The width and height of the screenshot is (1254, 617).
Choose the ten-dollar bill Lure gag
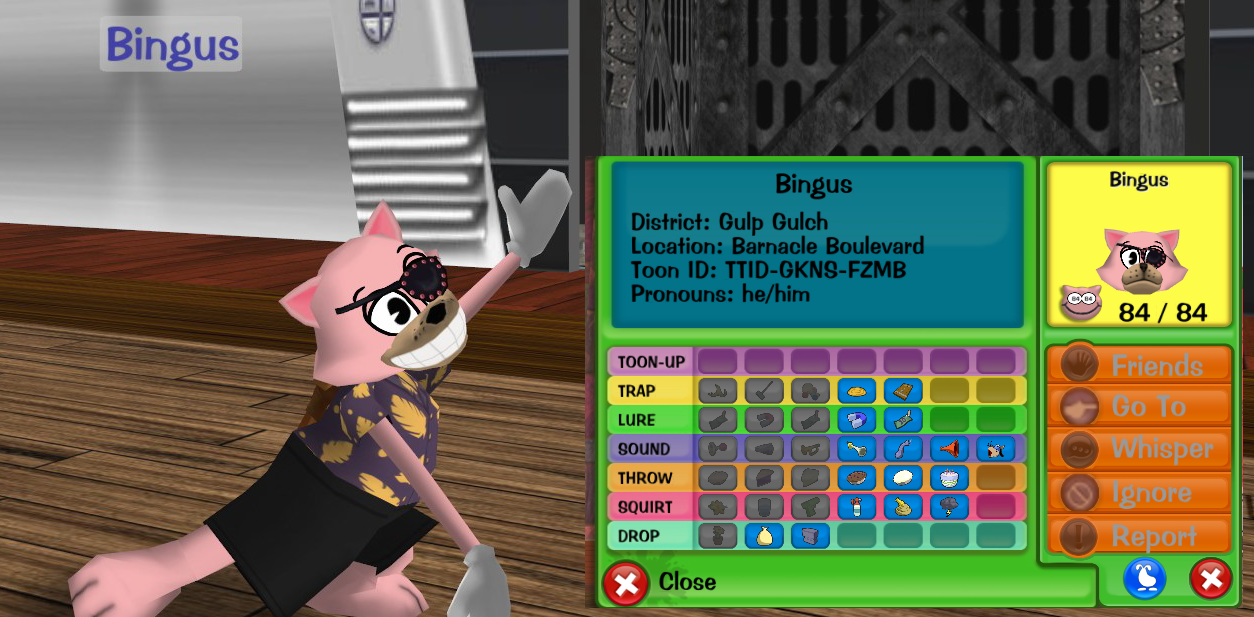click(903, 420)
